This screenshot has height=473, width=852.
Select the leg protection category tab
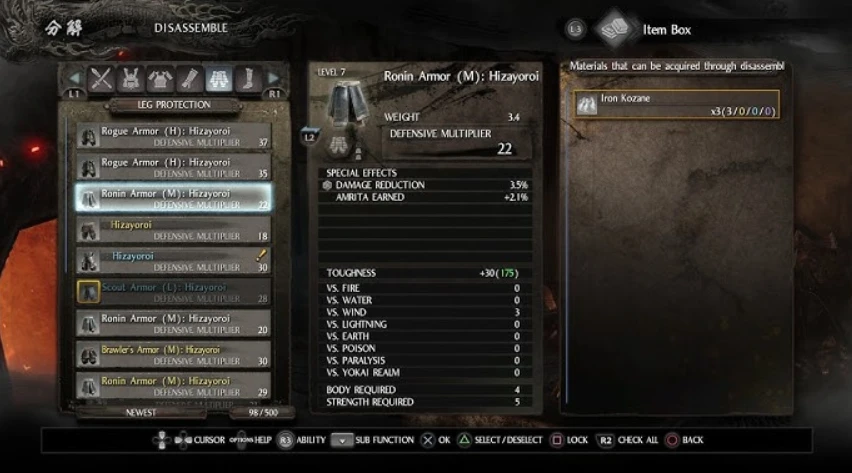click(218, 79)
